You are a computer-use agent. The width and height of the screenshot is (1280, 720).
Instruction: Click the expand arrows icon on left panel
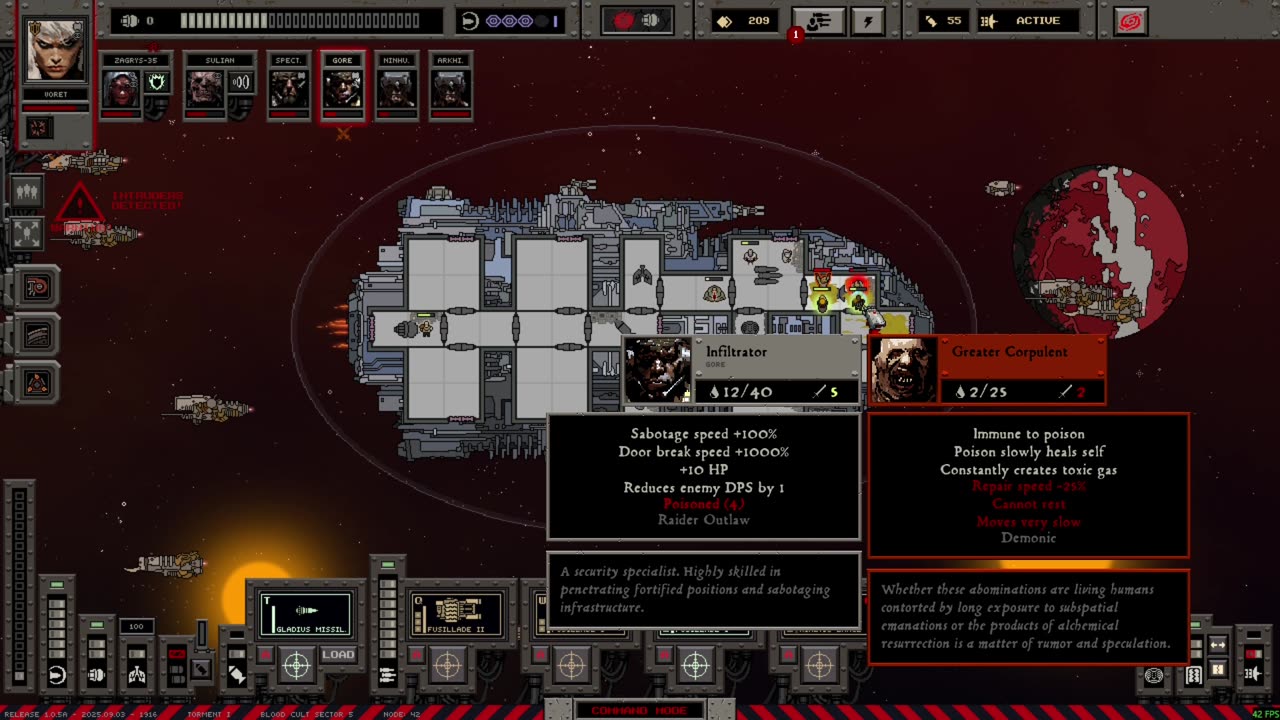click(x=27, y=233)
